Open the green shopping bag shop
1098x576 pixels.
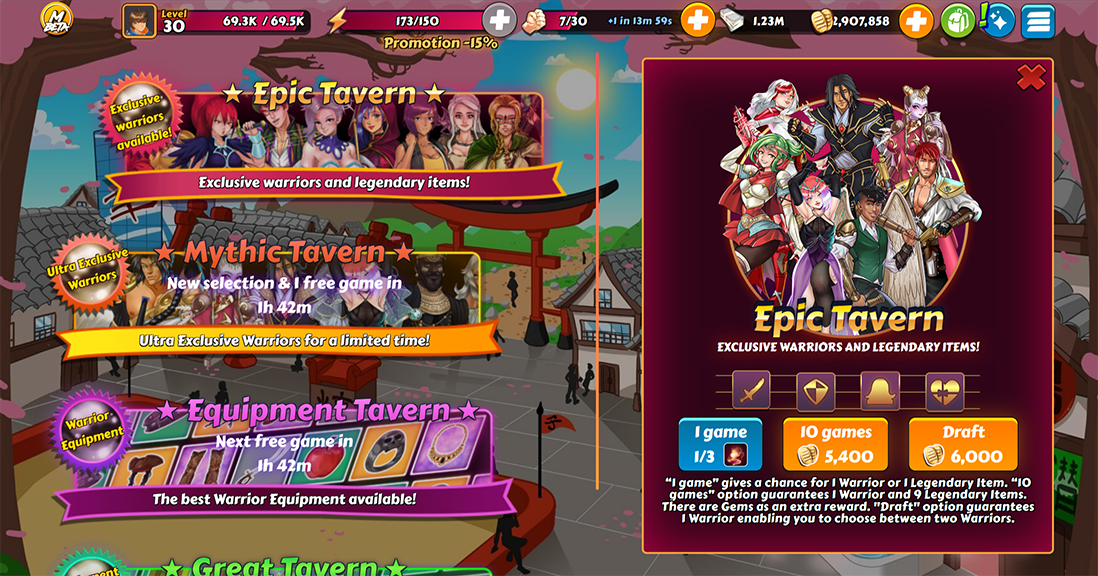[x=958, y=20]
